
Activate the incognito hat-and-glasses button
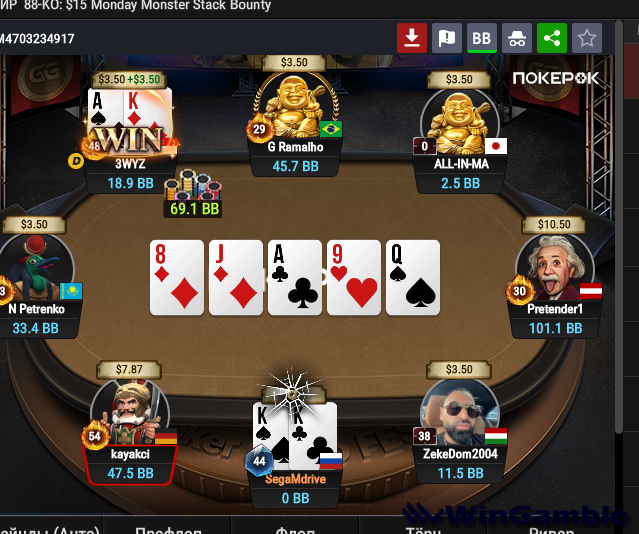coord(517,39)
